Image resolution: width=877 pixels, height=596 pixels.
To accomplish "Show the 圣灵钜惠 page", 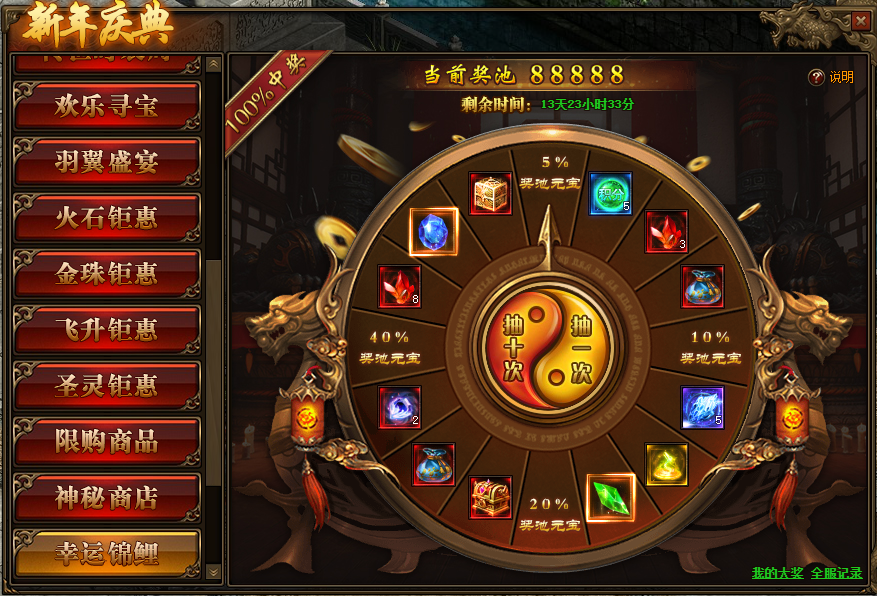I will tap(106, 385).
